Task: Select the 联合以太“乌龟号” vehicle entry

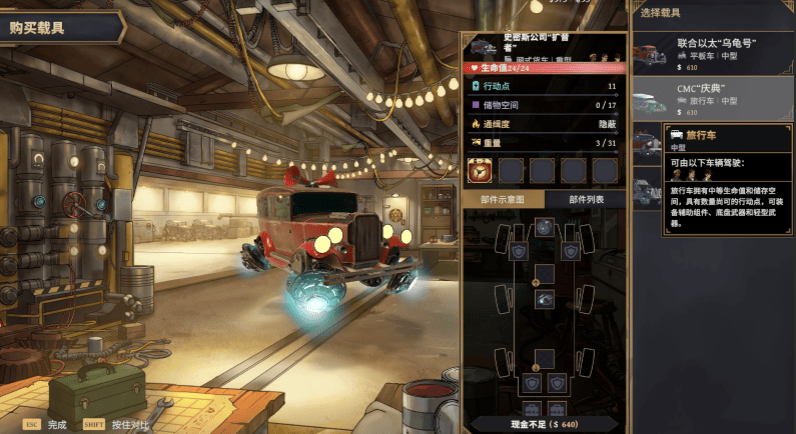Action: tap(713, 50)
